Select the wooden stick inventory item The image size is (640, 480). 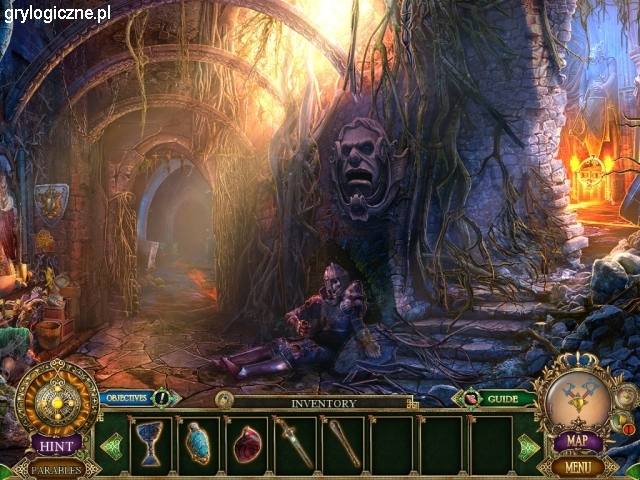pos(344,443)
